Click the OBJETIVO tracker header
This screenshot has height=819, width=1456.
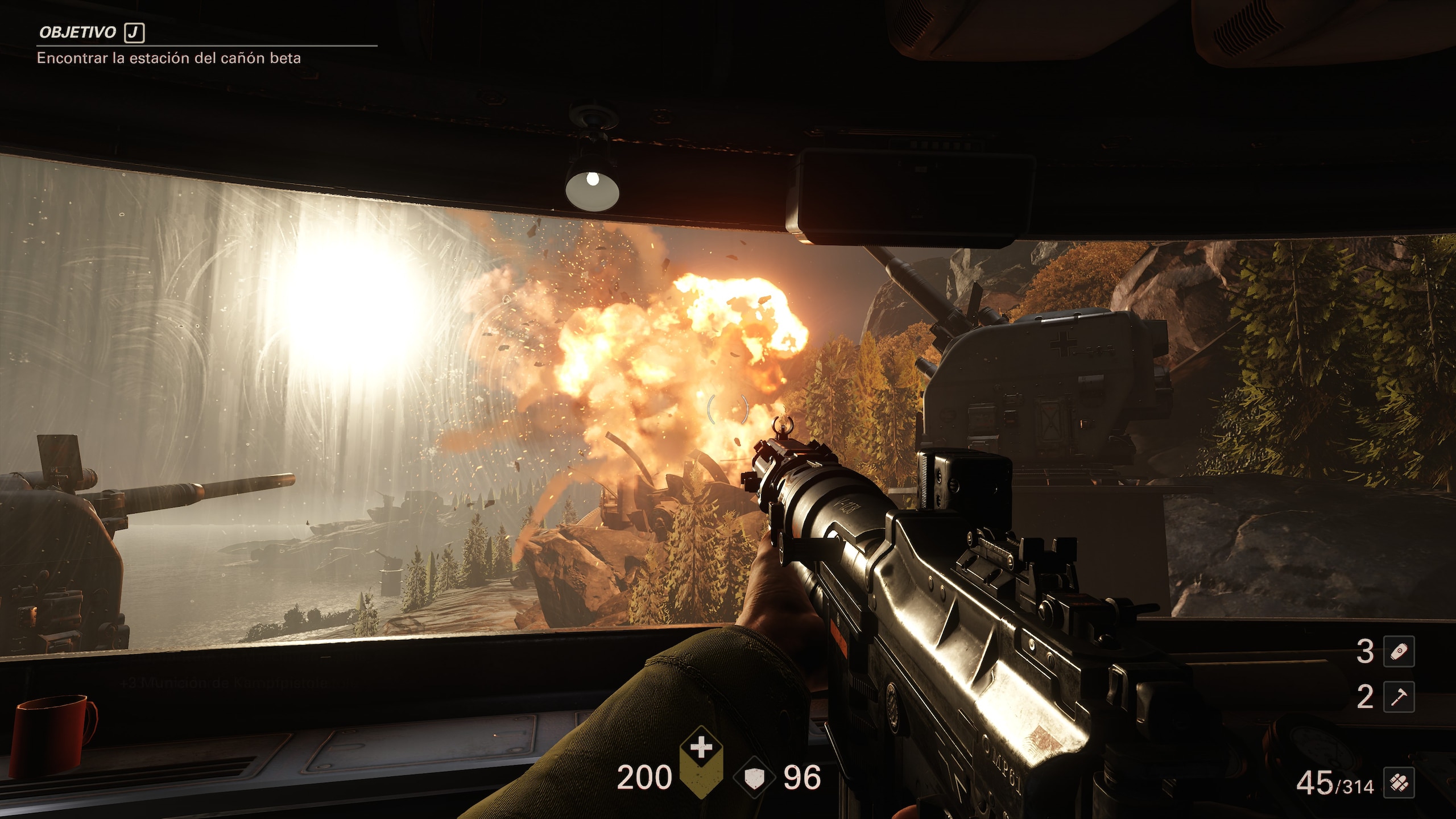tap(78, 32)
